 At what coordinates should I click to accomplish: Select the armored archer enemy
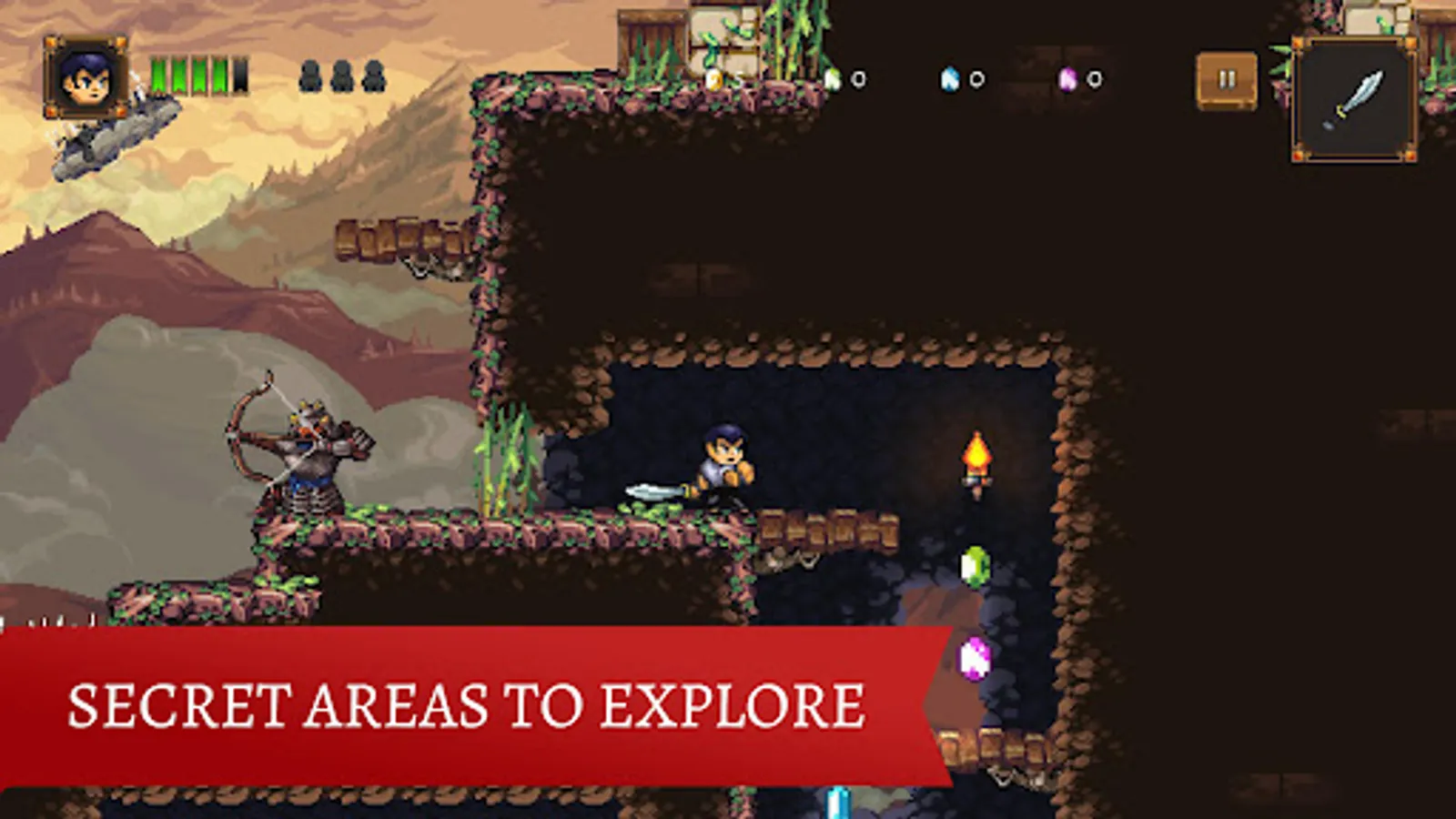coord(300,455)
